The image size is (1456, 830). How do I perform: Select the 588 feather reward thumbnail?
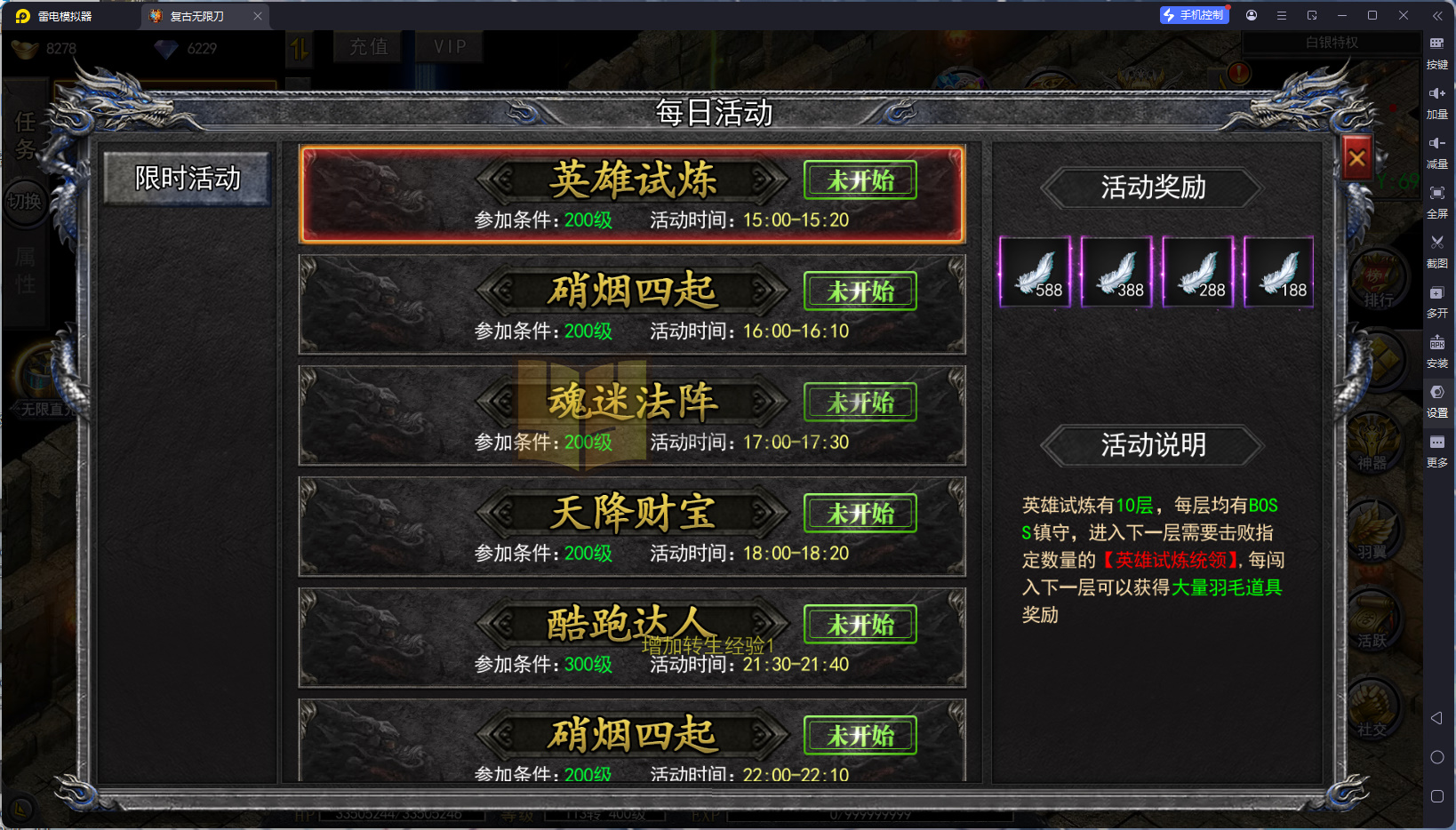coord(1034,271)
